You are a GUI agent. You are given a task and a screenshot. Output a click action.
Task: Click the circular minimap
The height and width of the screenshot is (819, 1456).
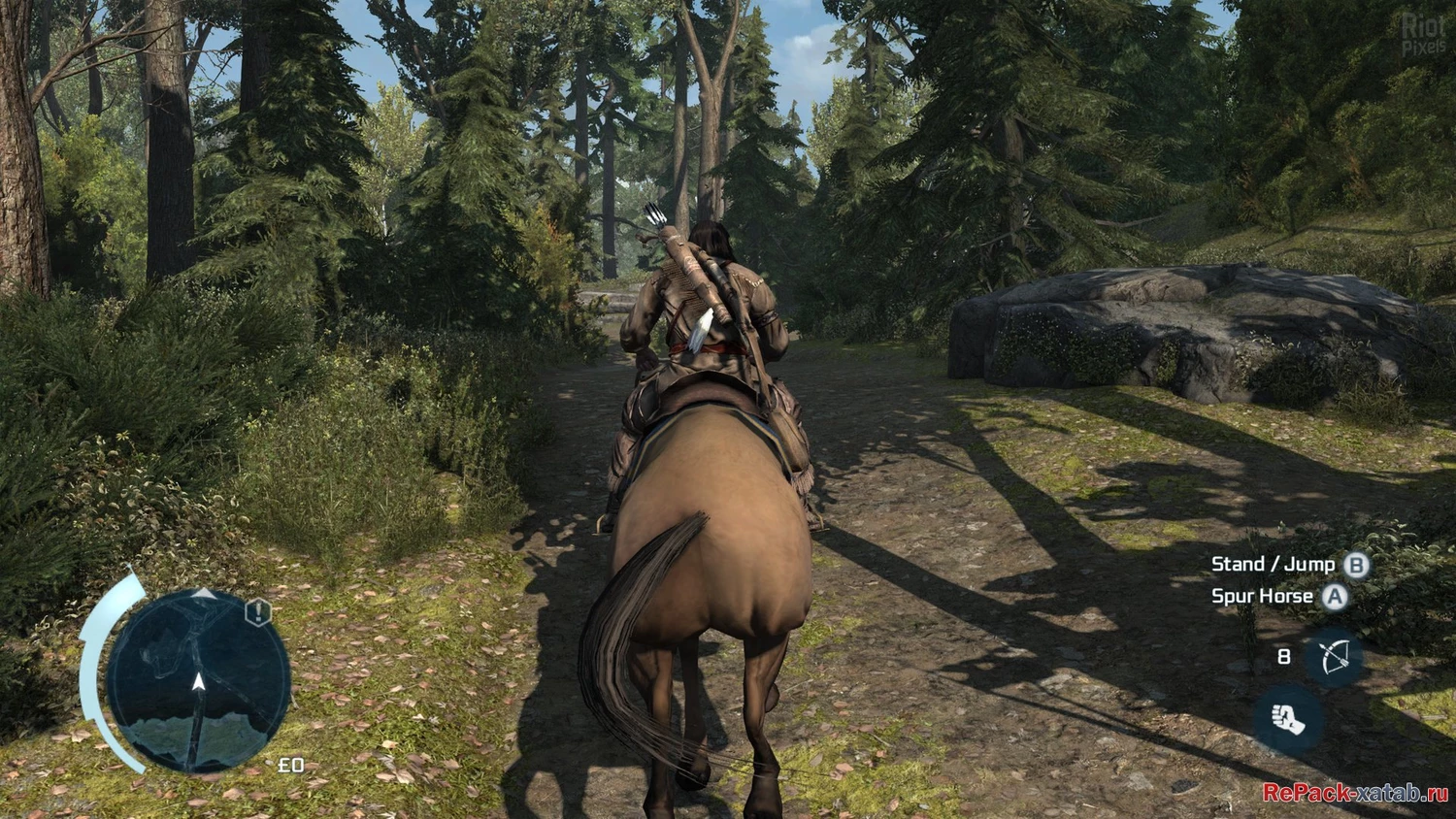click(x=198, y=680)
